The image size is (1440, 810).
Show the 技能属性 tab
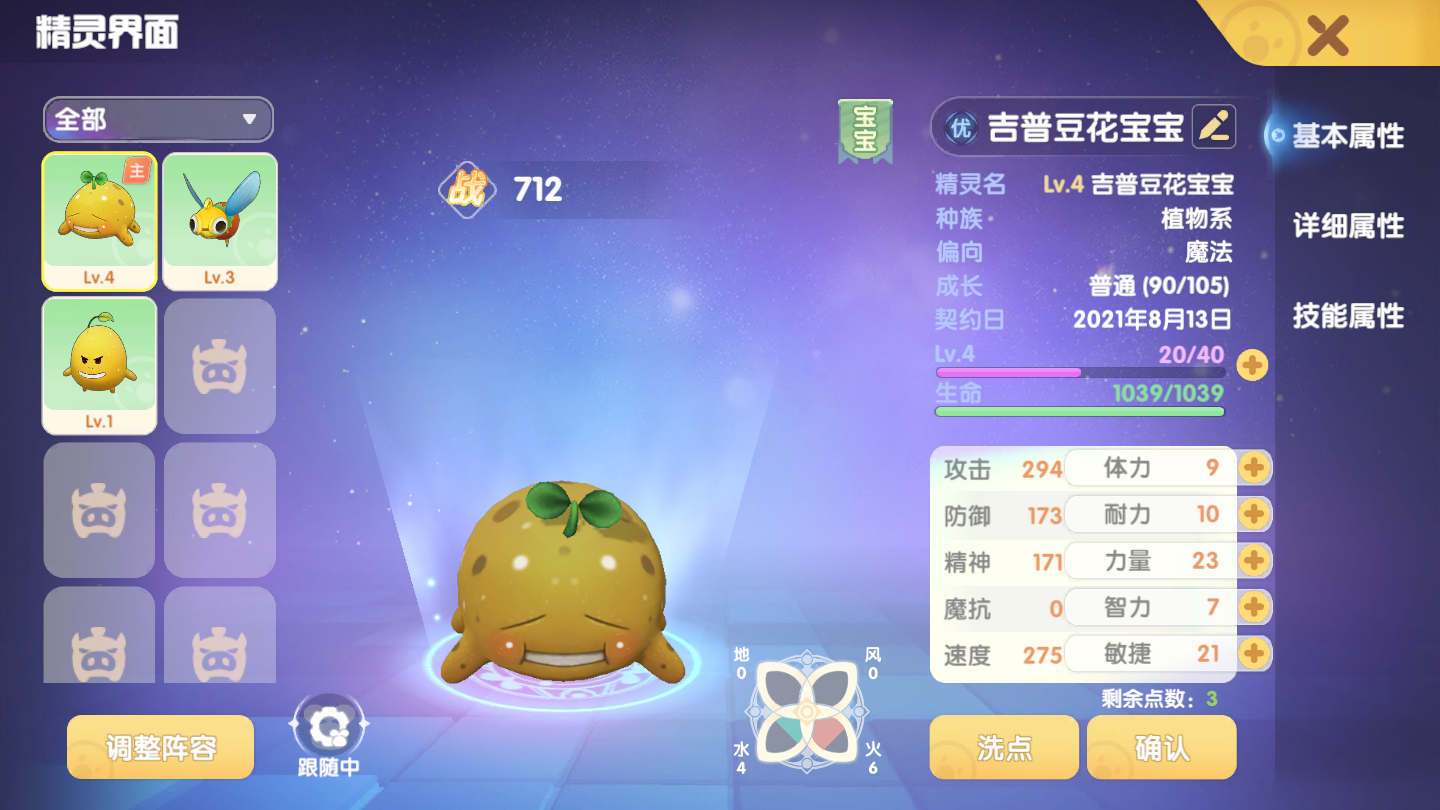click(1347, 316)
